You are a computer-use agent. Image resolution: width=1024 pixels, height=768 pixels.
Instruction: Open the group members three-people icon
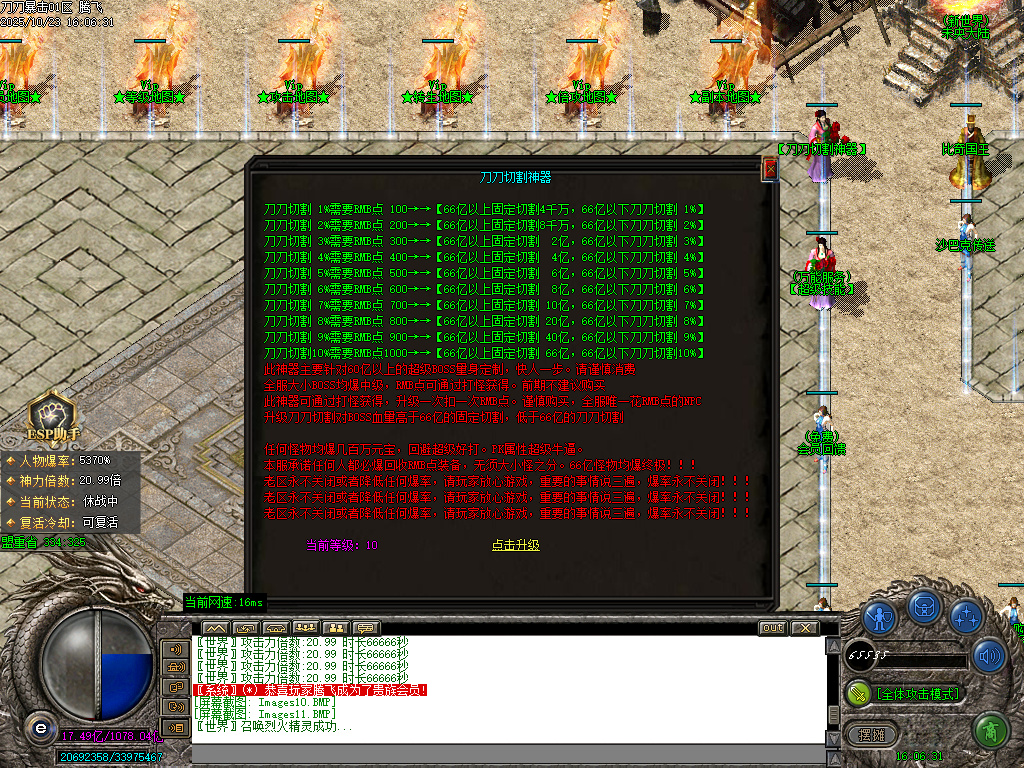[306, 628]
